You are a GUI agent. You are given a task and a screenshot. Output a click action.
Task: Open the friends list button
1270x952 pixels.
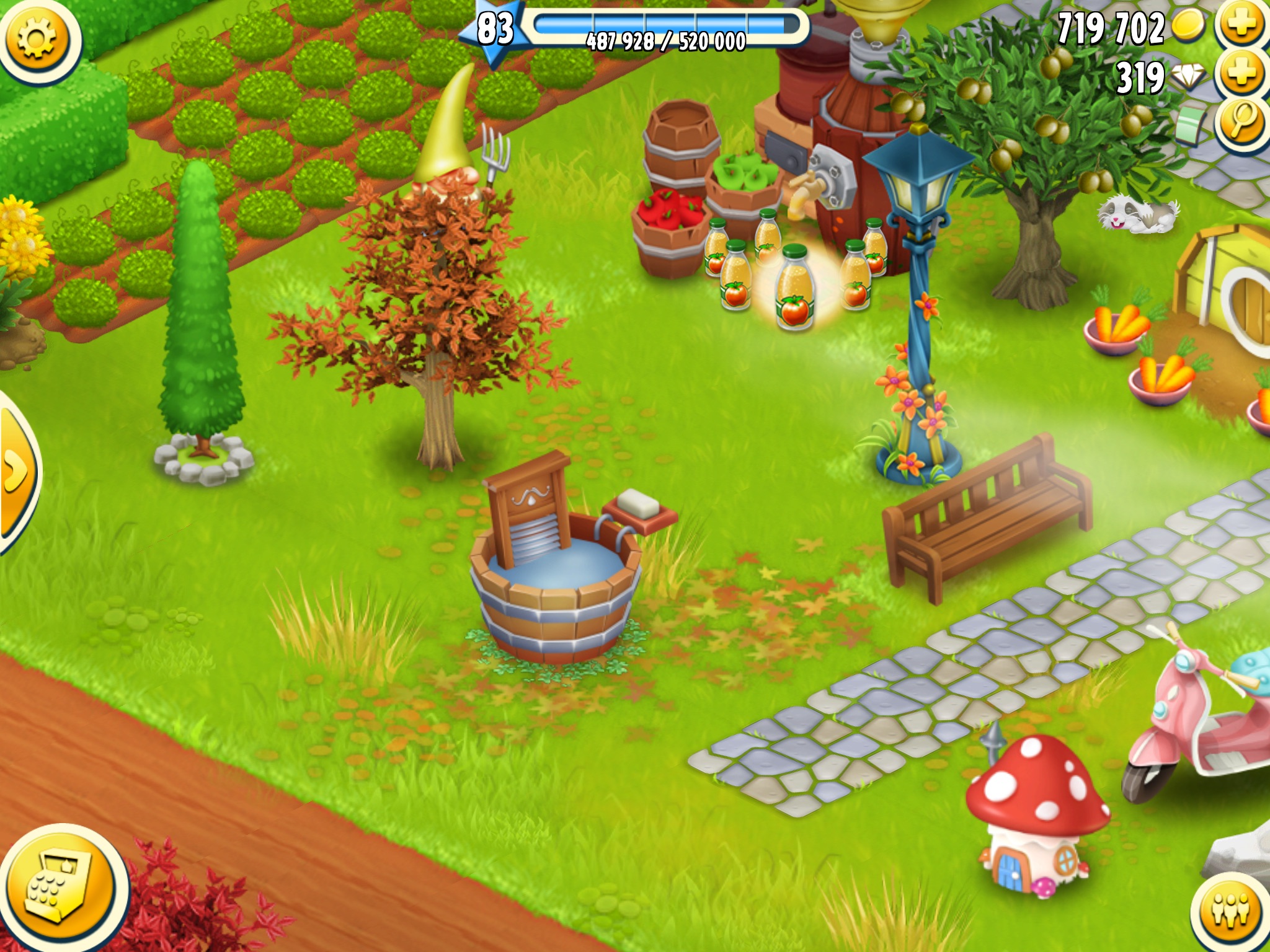click(x=1232, y=912)
